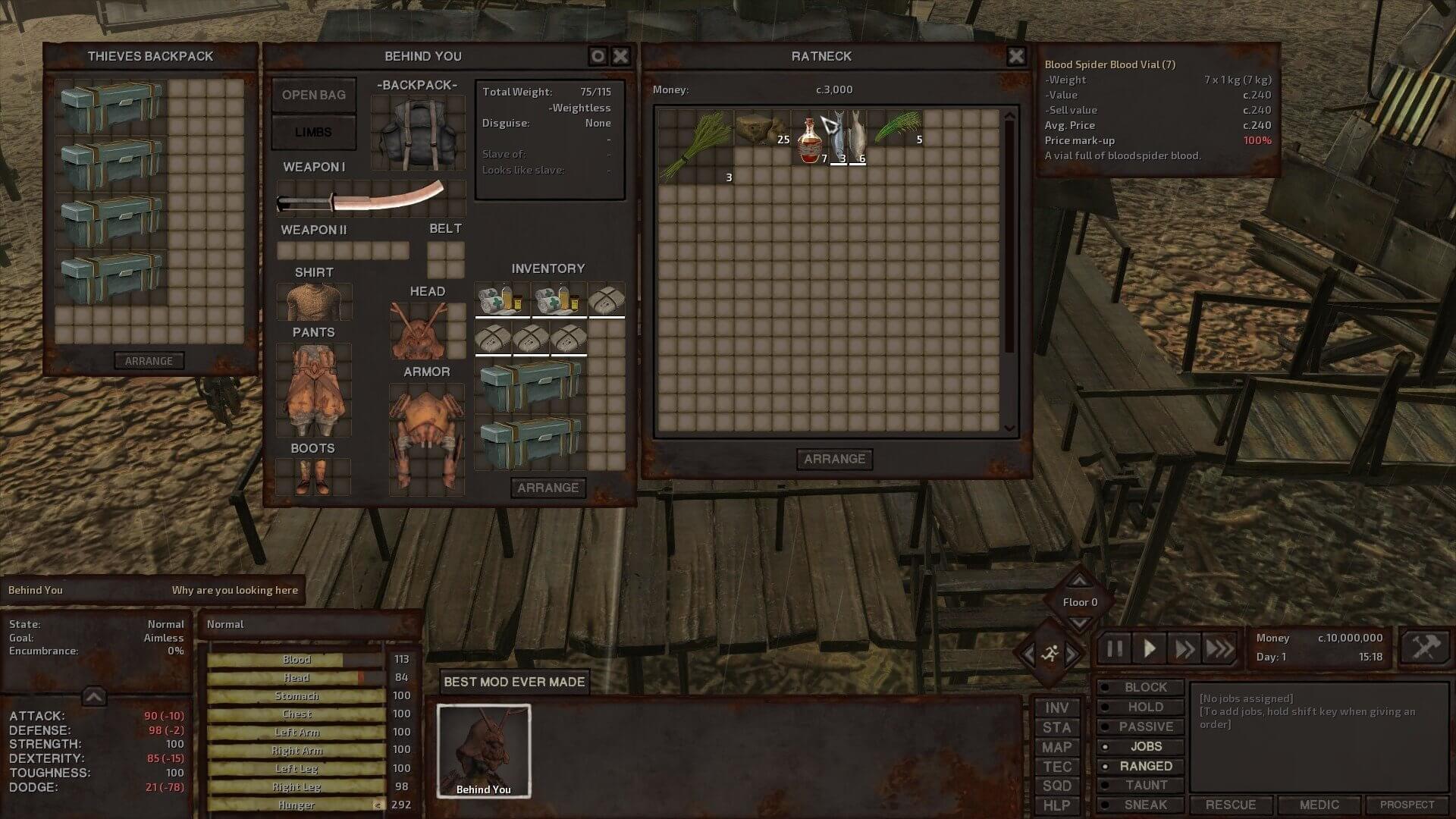Arrange the trader's item grid
This screenshot has width=1456, height=819.
pyautogui.click(x=834, y=459)
